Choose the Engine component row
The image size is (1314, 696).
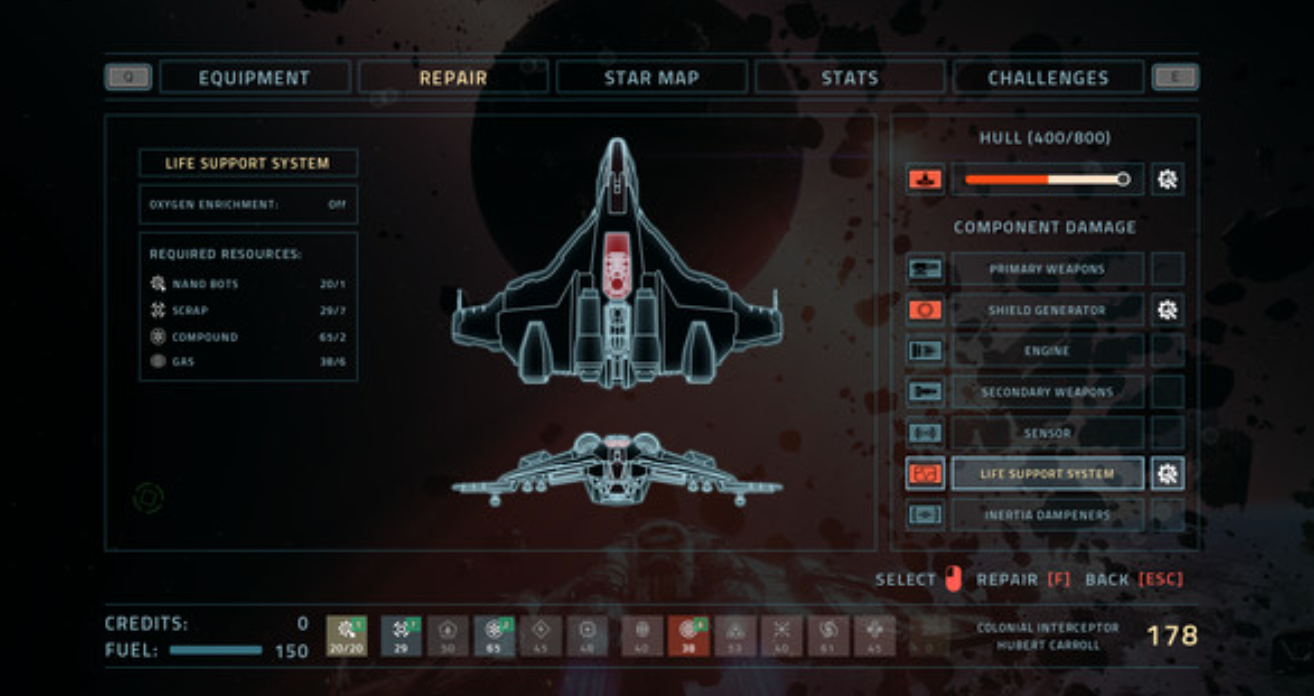pos(1047,351)
